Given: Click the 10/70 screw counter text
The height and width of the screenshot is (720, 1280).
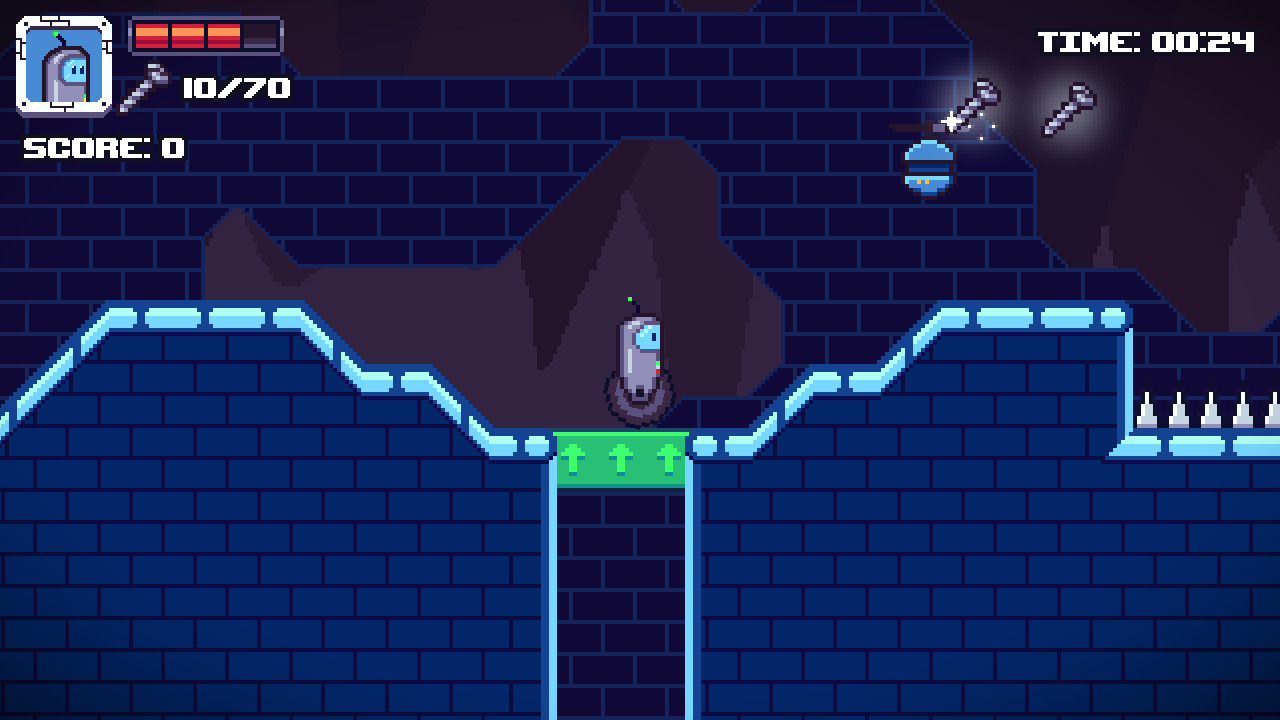Looking at the screenshot, I should tap(238, 88).
